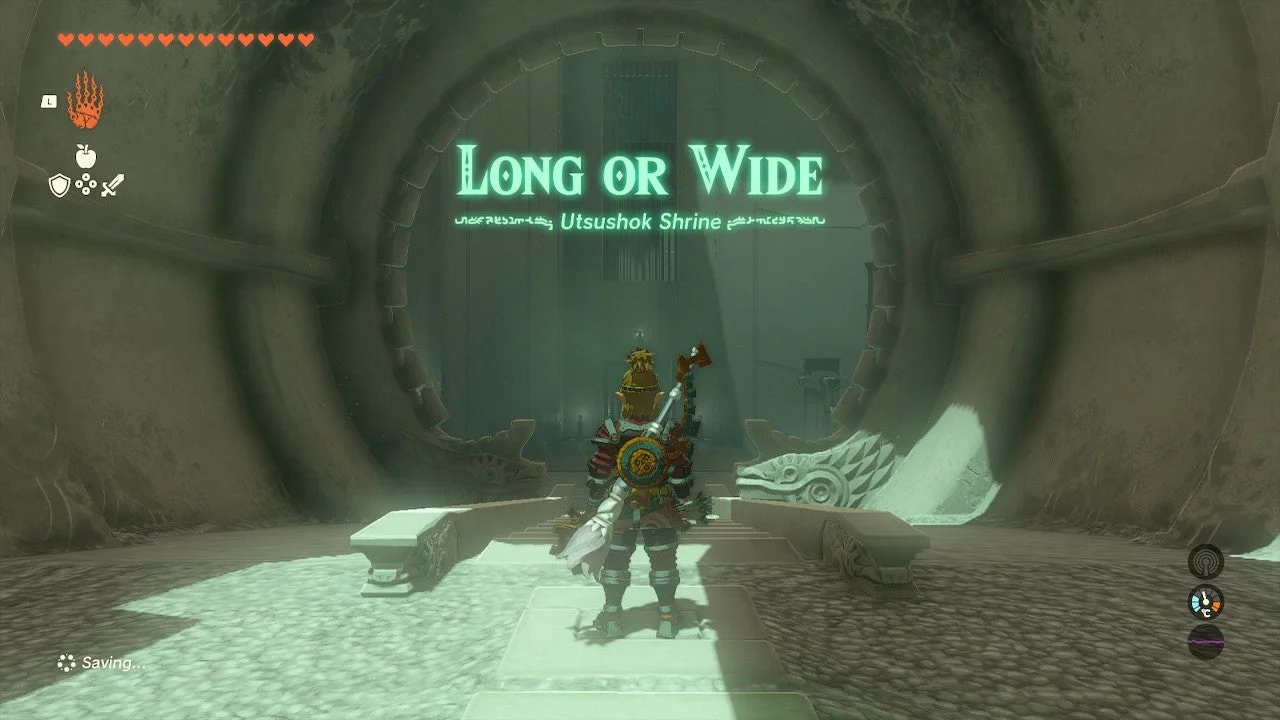
Task: Activate the orange hand ability icon
Action: [85, 100]
